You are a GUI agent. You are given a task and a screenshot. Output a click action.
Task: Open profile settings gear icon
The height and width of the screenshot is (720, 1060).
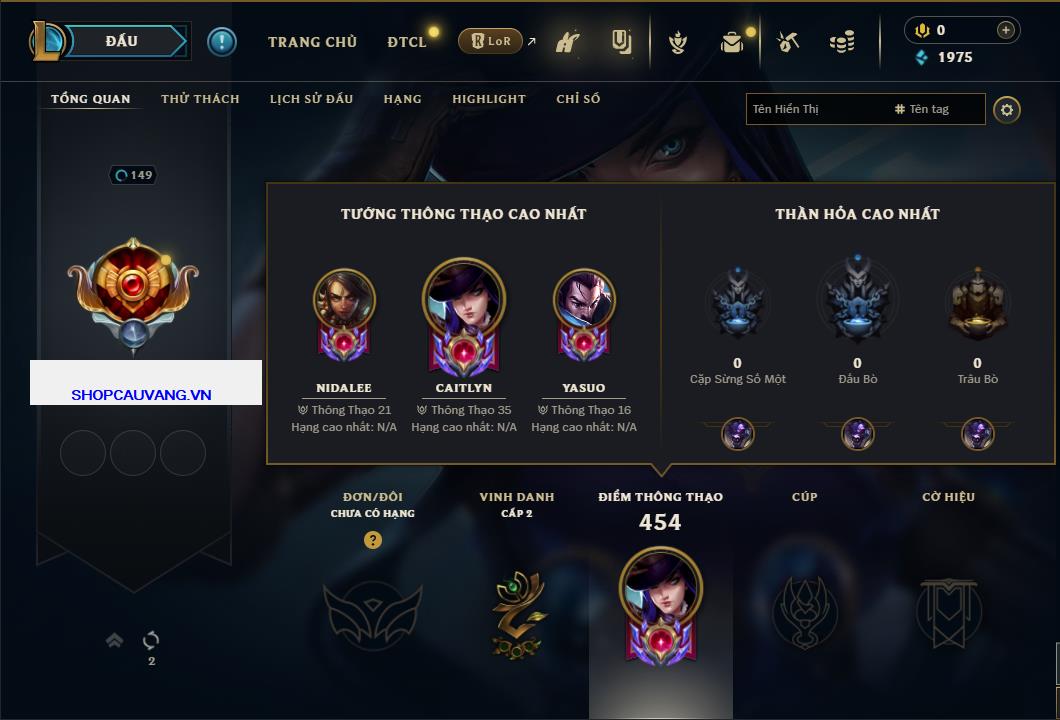1007,109
